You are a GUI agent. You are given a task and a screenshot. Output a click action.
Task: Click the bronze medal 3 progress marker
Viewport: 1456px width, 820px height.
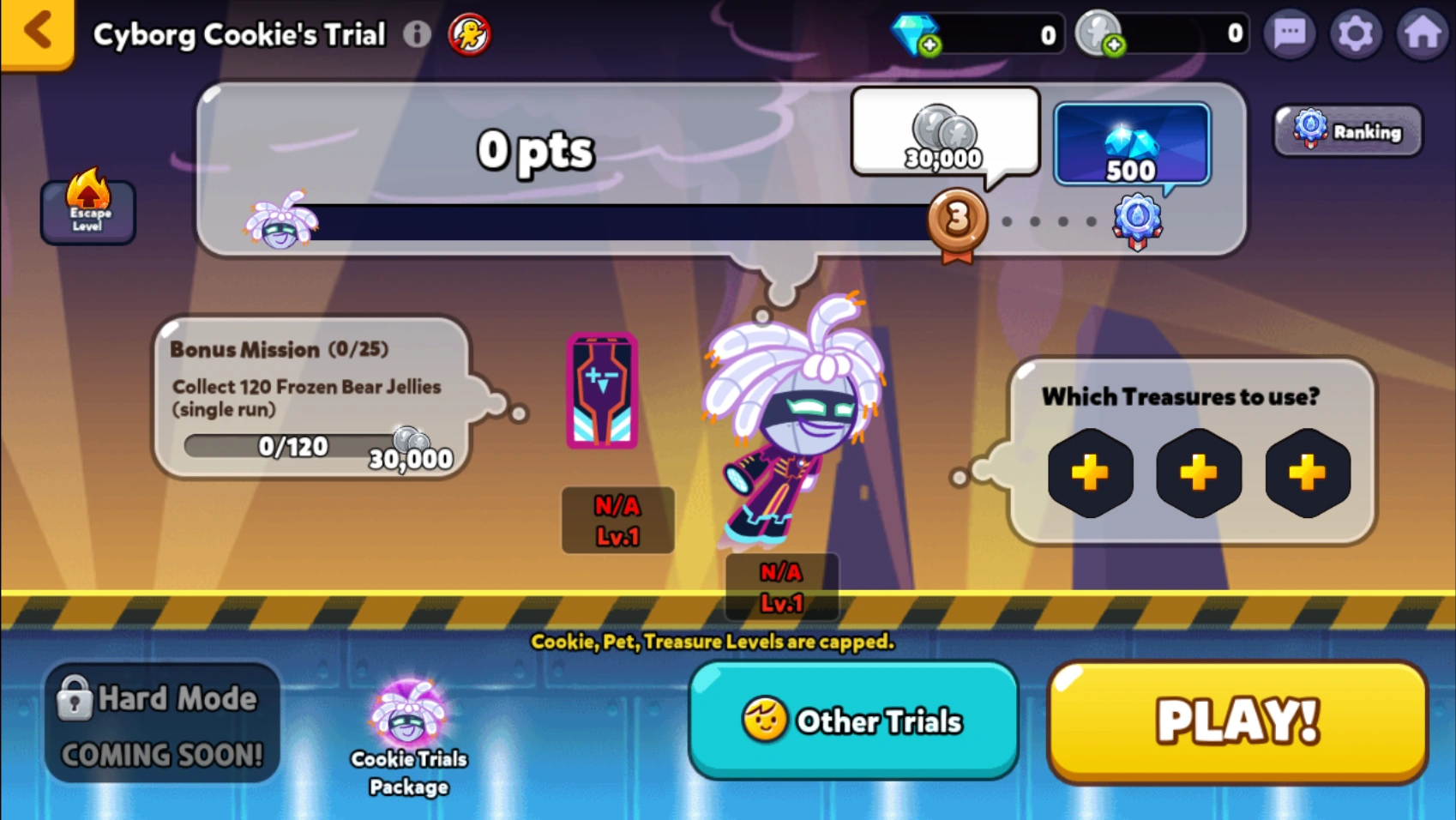click(958, 222)
